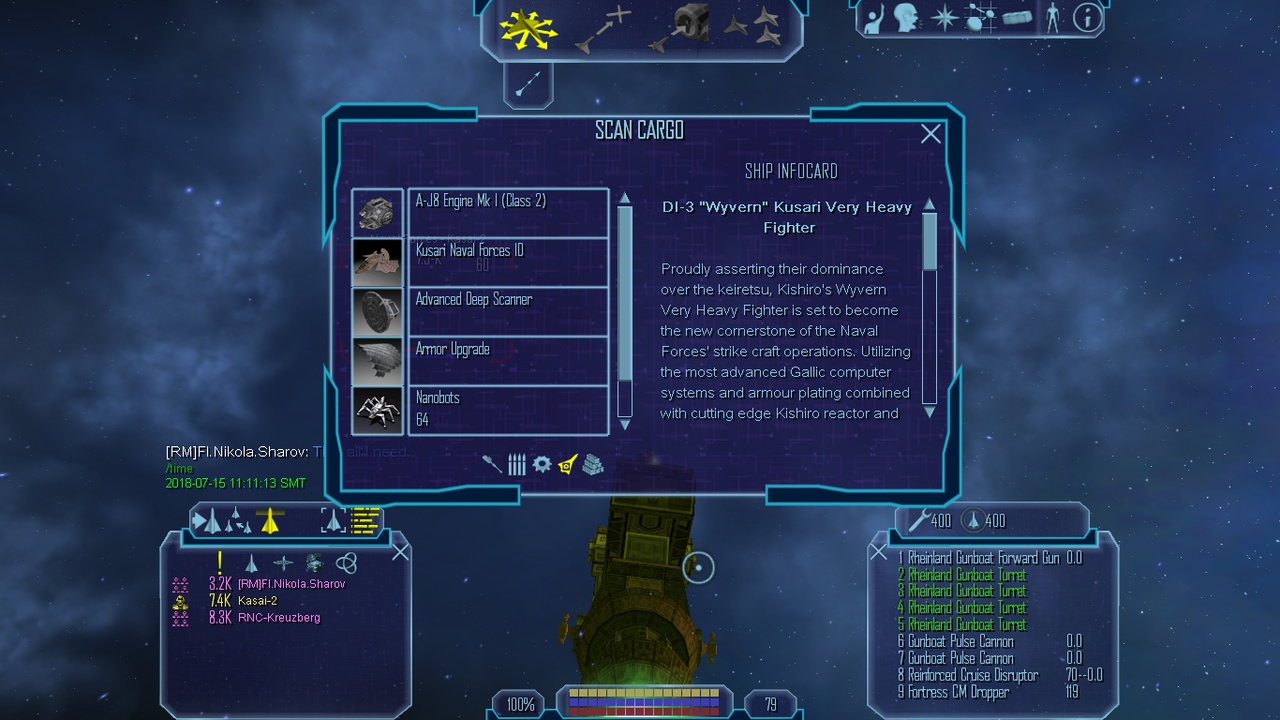1280x720 pixels.
Task: Pick the Nanobots cargo row
Action: [507, 409]
